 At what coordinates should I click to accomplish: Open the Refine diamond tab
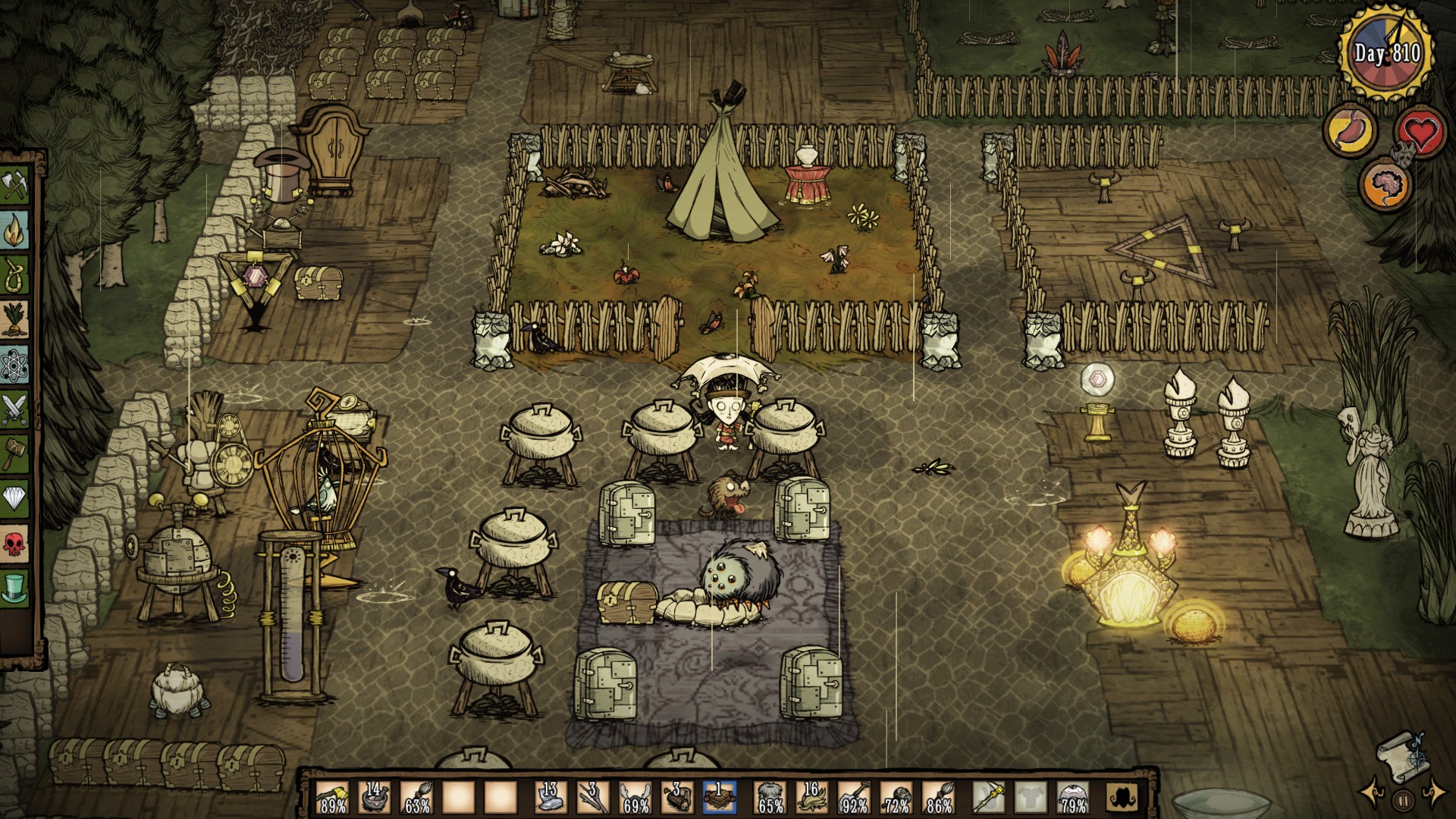click(14, 497)
